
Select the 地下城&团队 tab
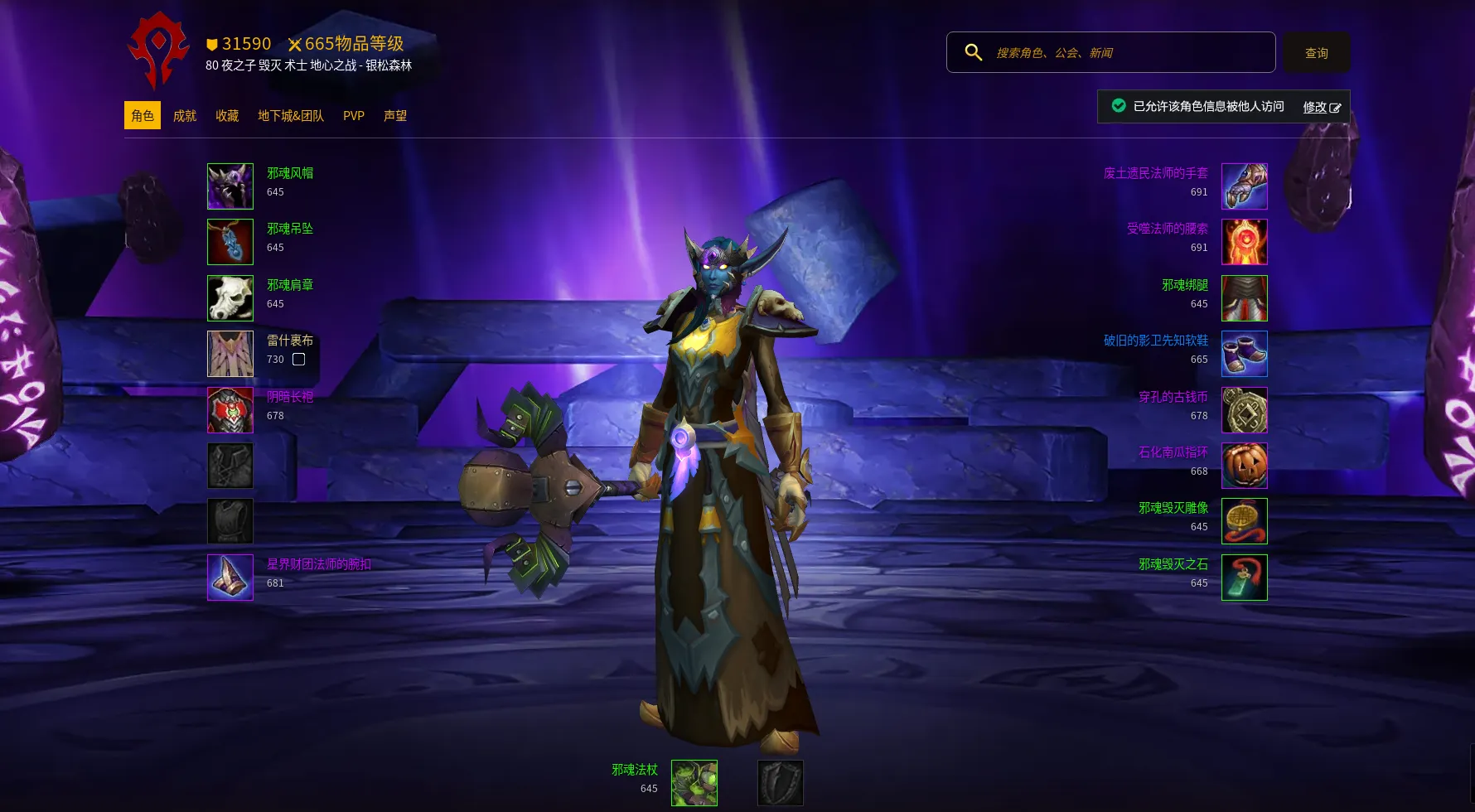click(291, 116)
